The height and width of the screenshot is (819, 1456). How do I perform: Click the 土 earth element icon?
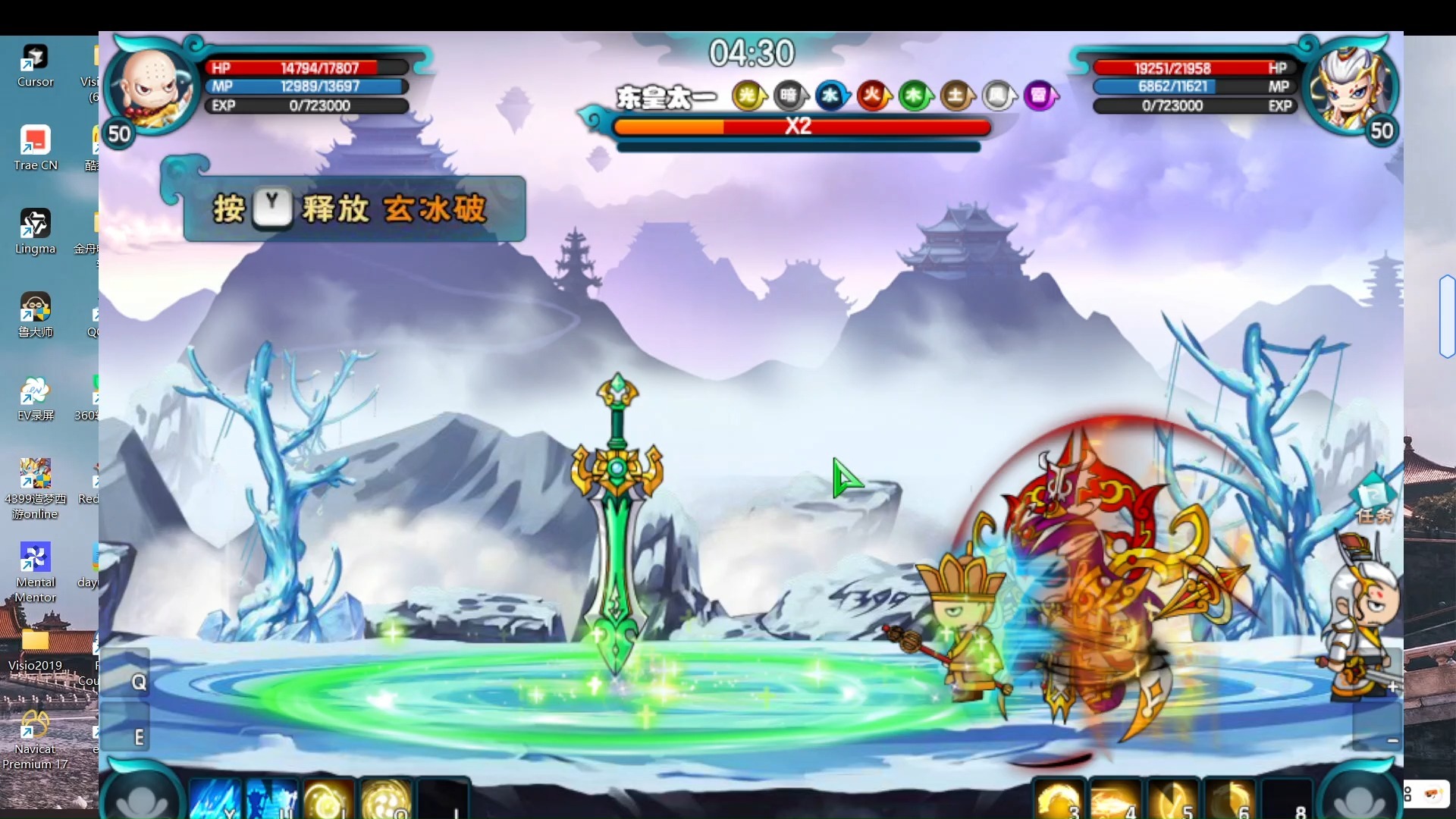[x=956, y=96]
